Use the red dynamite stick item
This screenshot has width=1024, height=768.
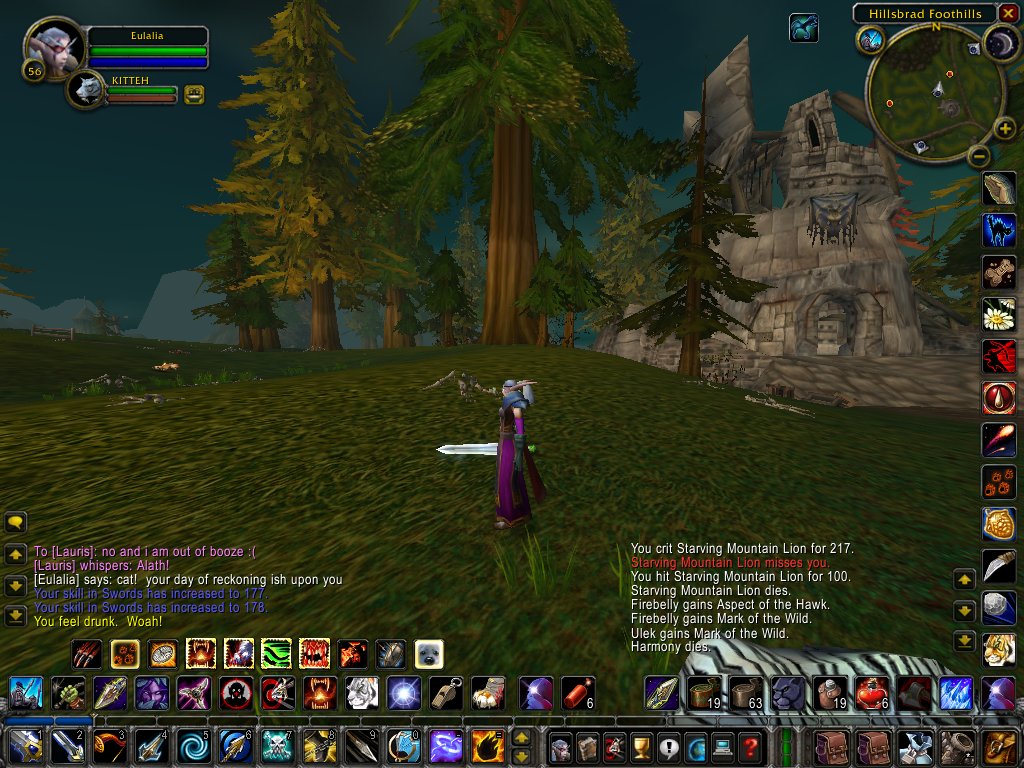(572, 693)
